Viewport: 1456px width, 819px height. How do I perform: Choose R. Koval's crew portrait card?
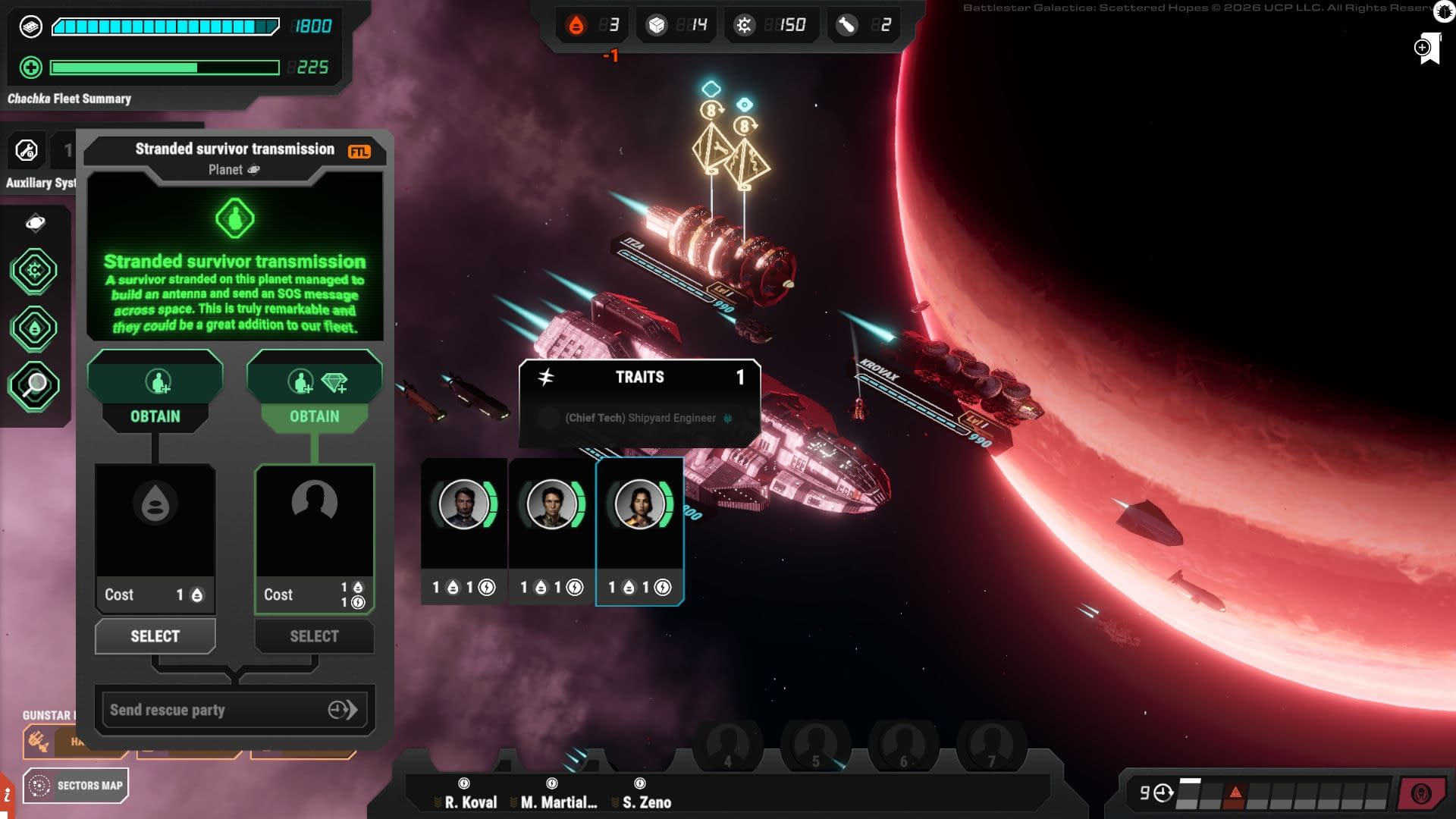464,530
